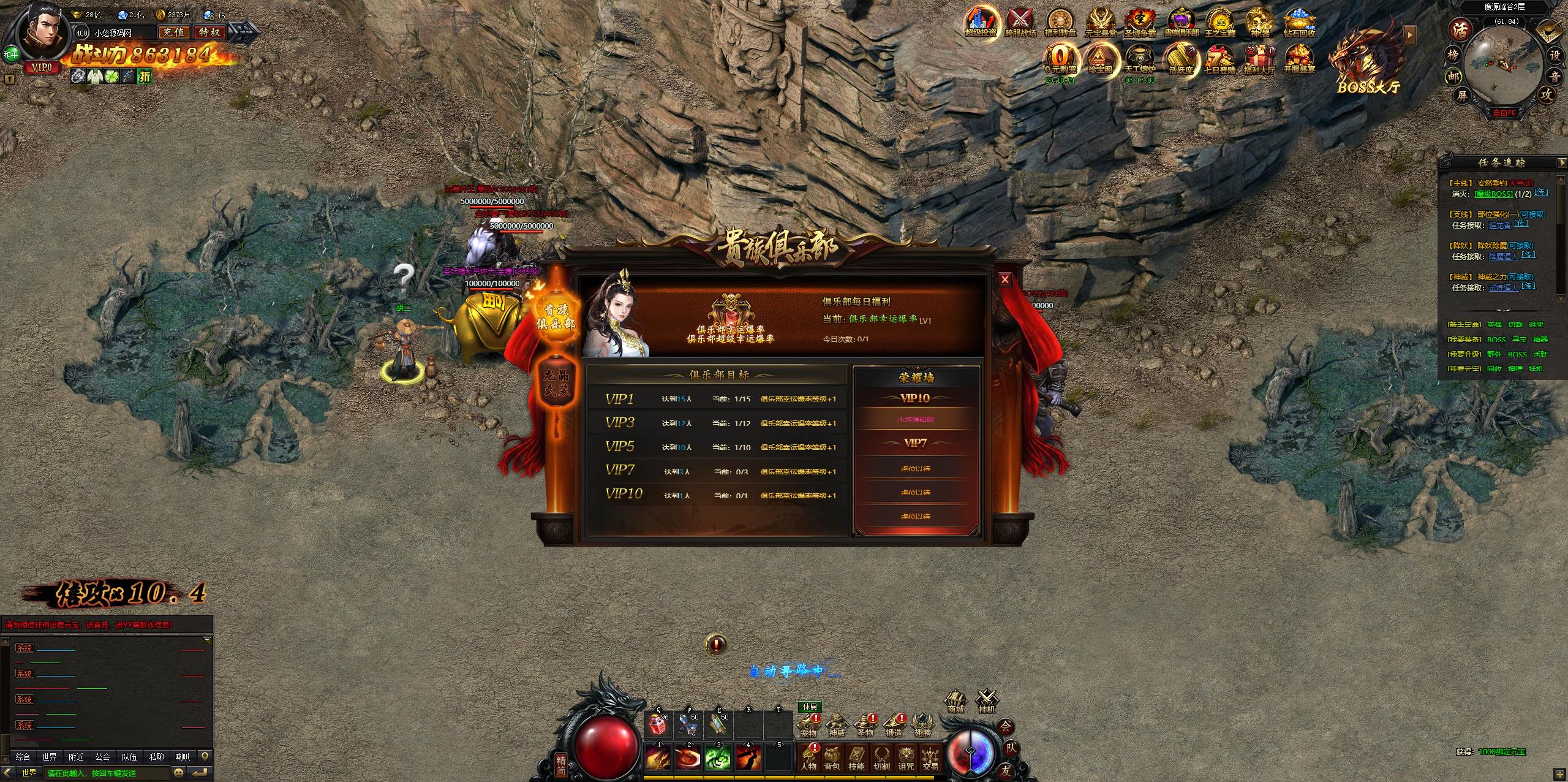Open the chat emoji picker
The width and height of the screenshot is (1568, 782).
pyautogui.click(x=179, y=773)
